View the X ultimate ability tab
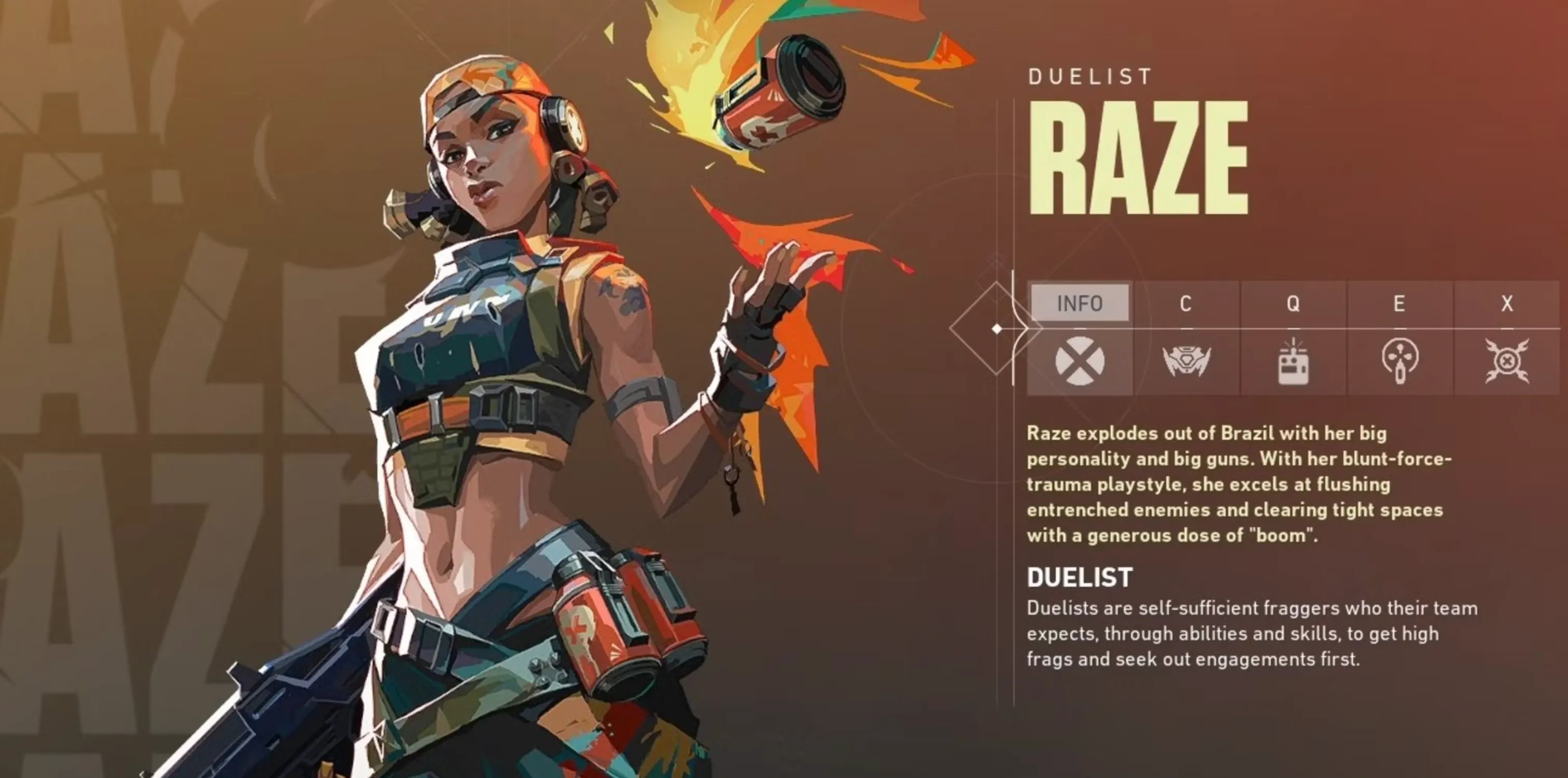Screen dimensions: 1568x778 click(x=1506, y=303)
